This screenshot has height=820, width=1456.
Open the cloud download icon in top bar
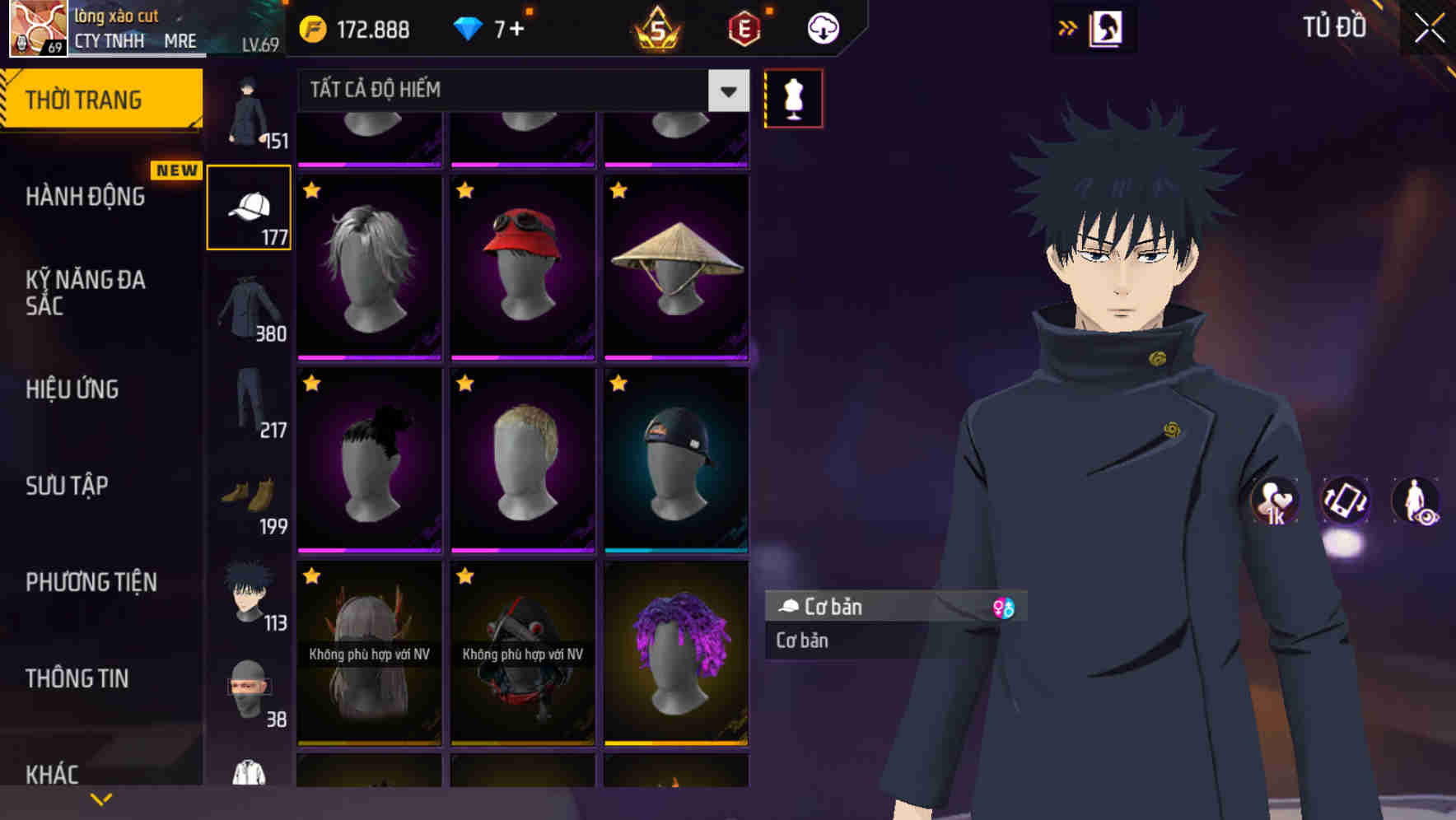[821, 27]
